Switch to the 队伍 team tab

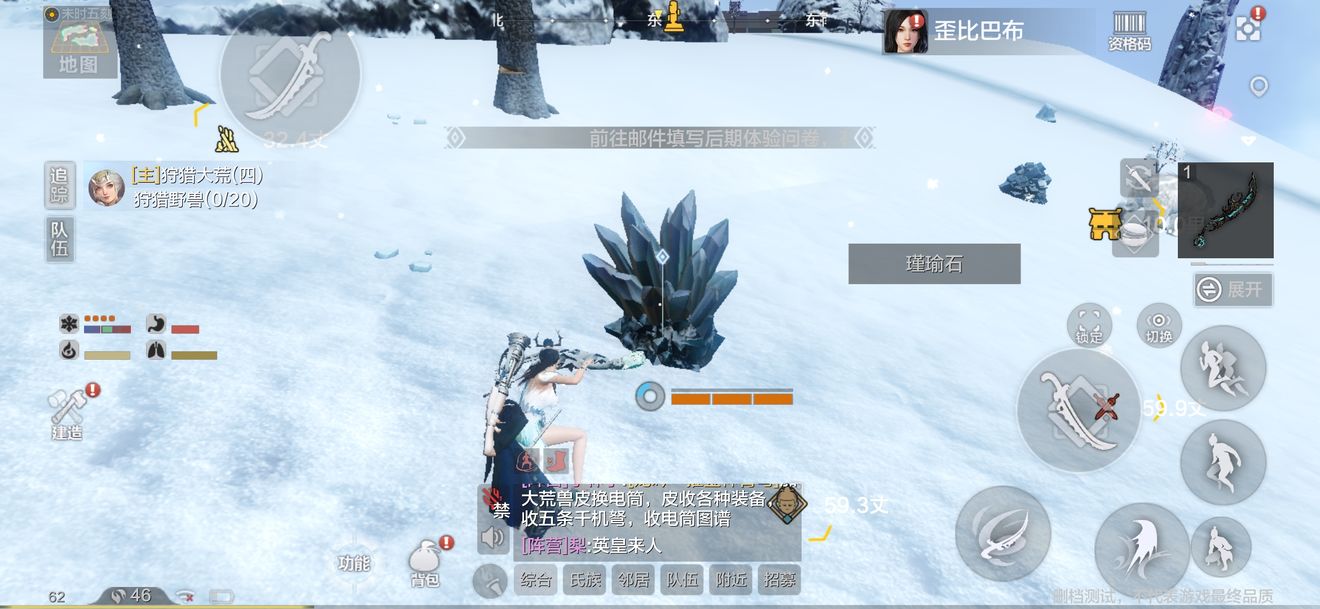pos(60,239)
